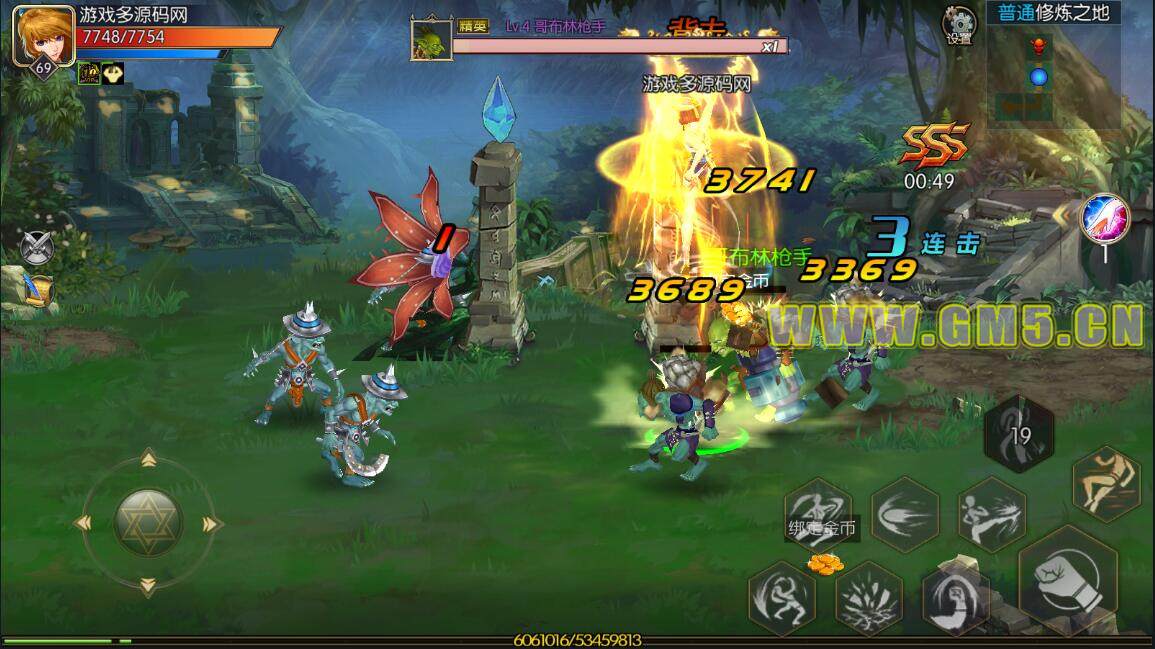1155x649 pixels.
Task: Use the whirlwind spin attack skill
Action: [782, 598]
